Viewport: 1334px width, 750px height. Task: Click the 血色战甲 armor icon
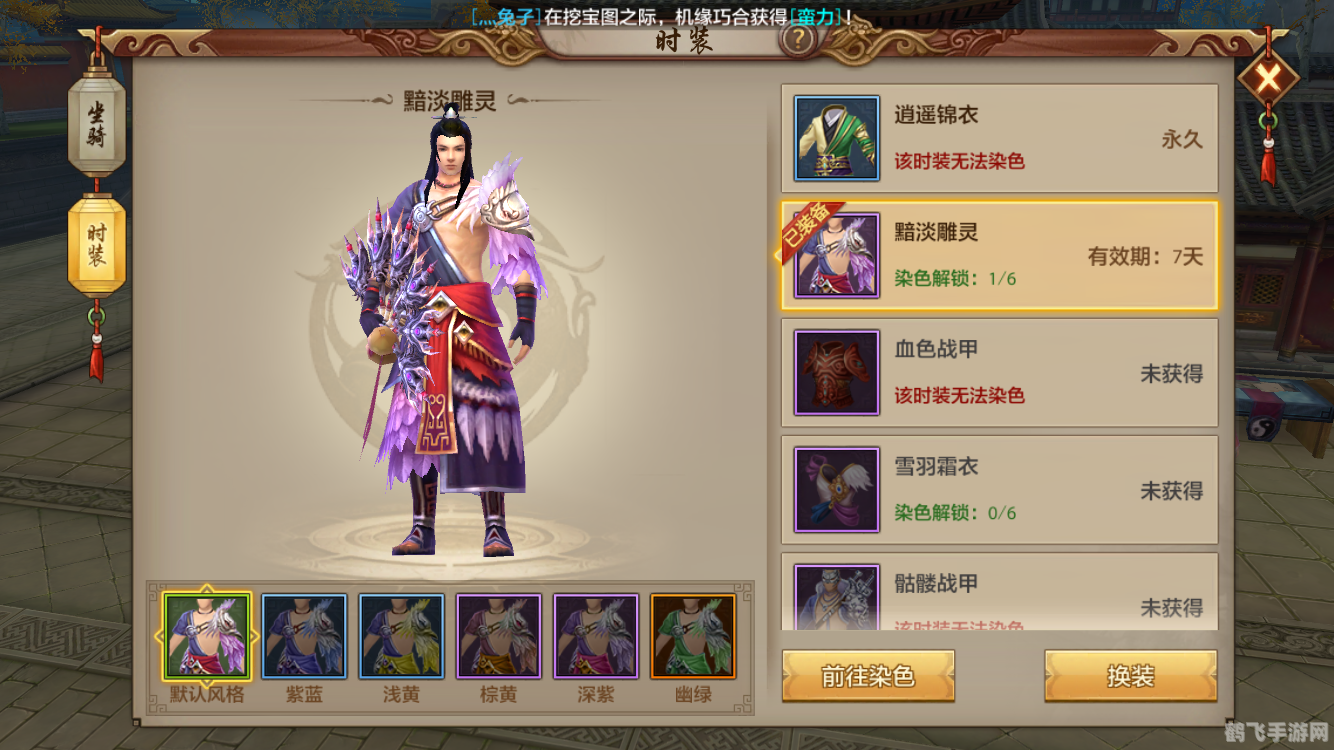click(x=836, y=372)
